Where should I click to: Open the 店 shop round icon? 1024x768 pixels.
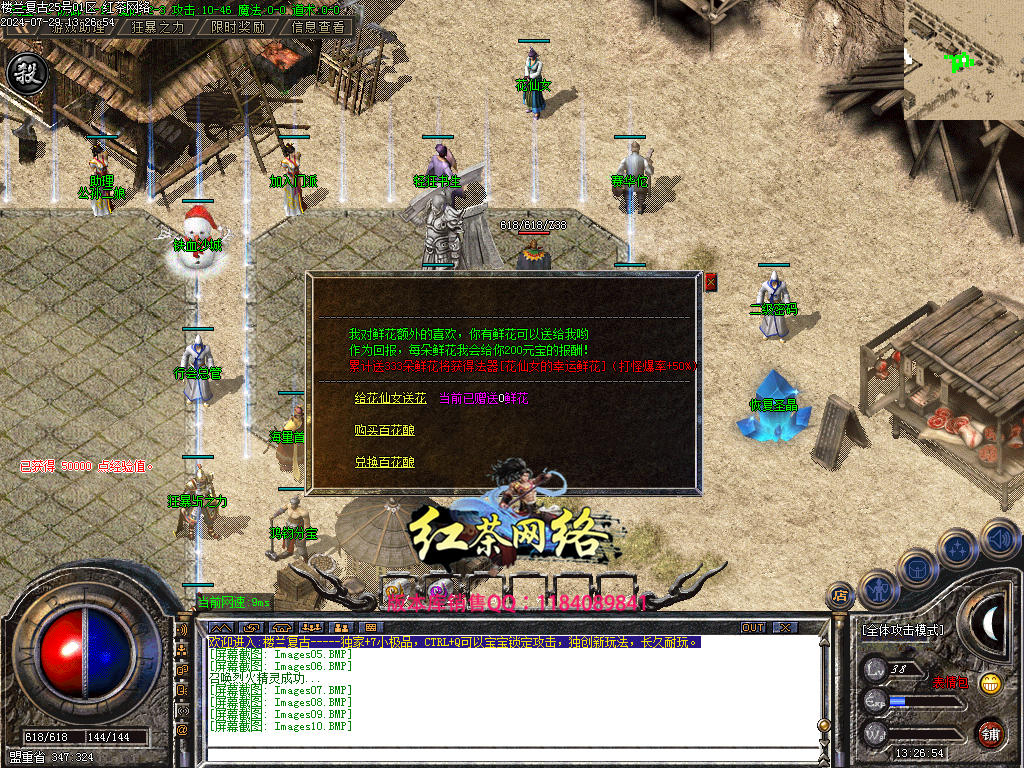click(x=840, y=595)
